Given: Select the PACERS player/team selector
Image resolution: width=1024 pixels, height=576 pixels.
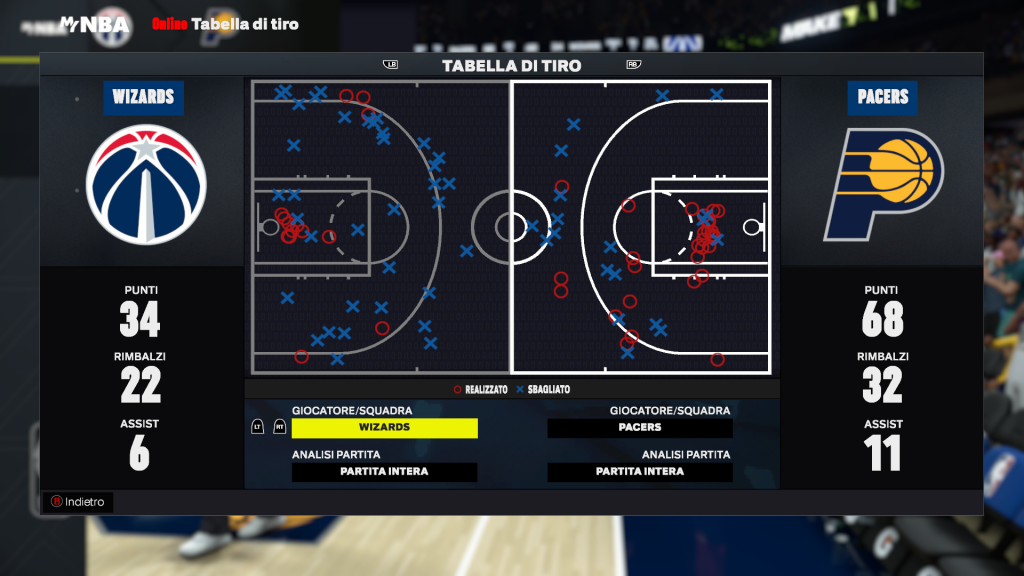Looking at the screenshot, I should point(640,427).
